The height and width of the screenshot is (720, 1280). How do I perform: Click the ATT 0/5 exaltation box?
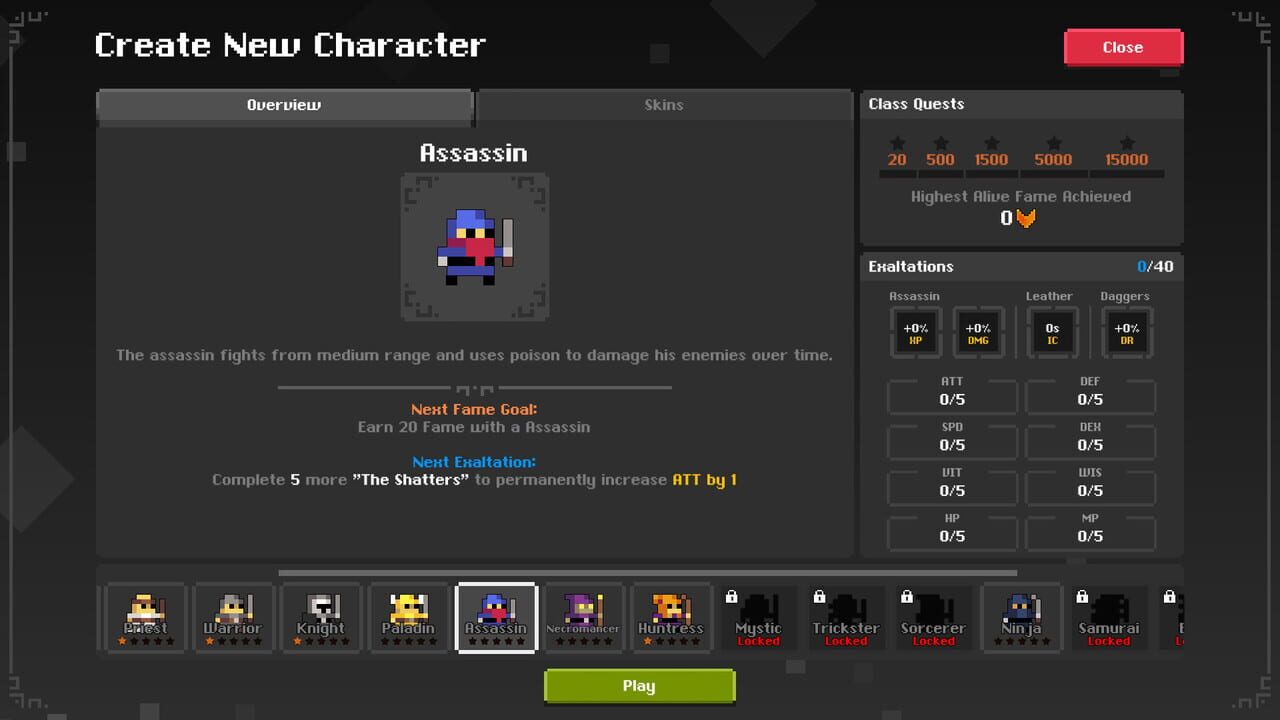[951, 395]
